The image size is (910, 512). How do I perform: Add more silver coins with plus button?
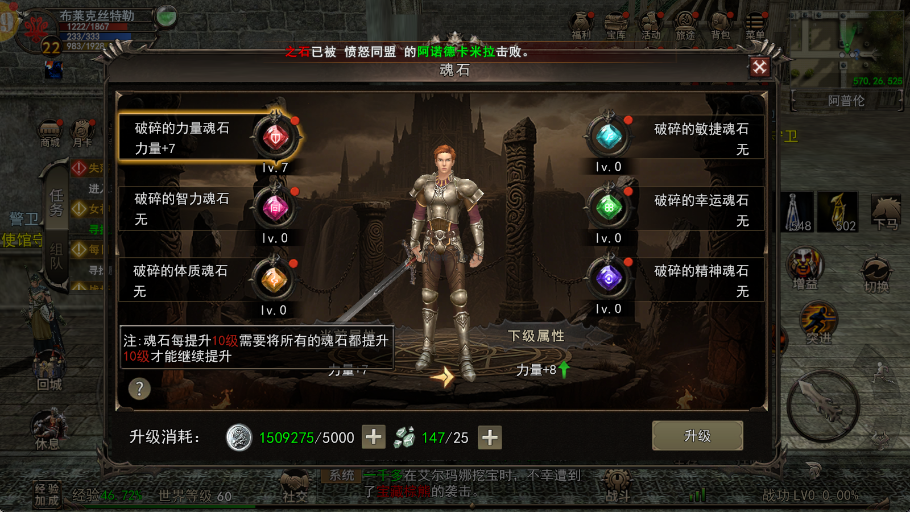point(373,437)
